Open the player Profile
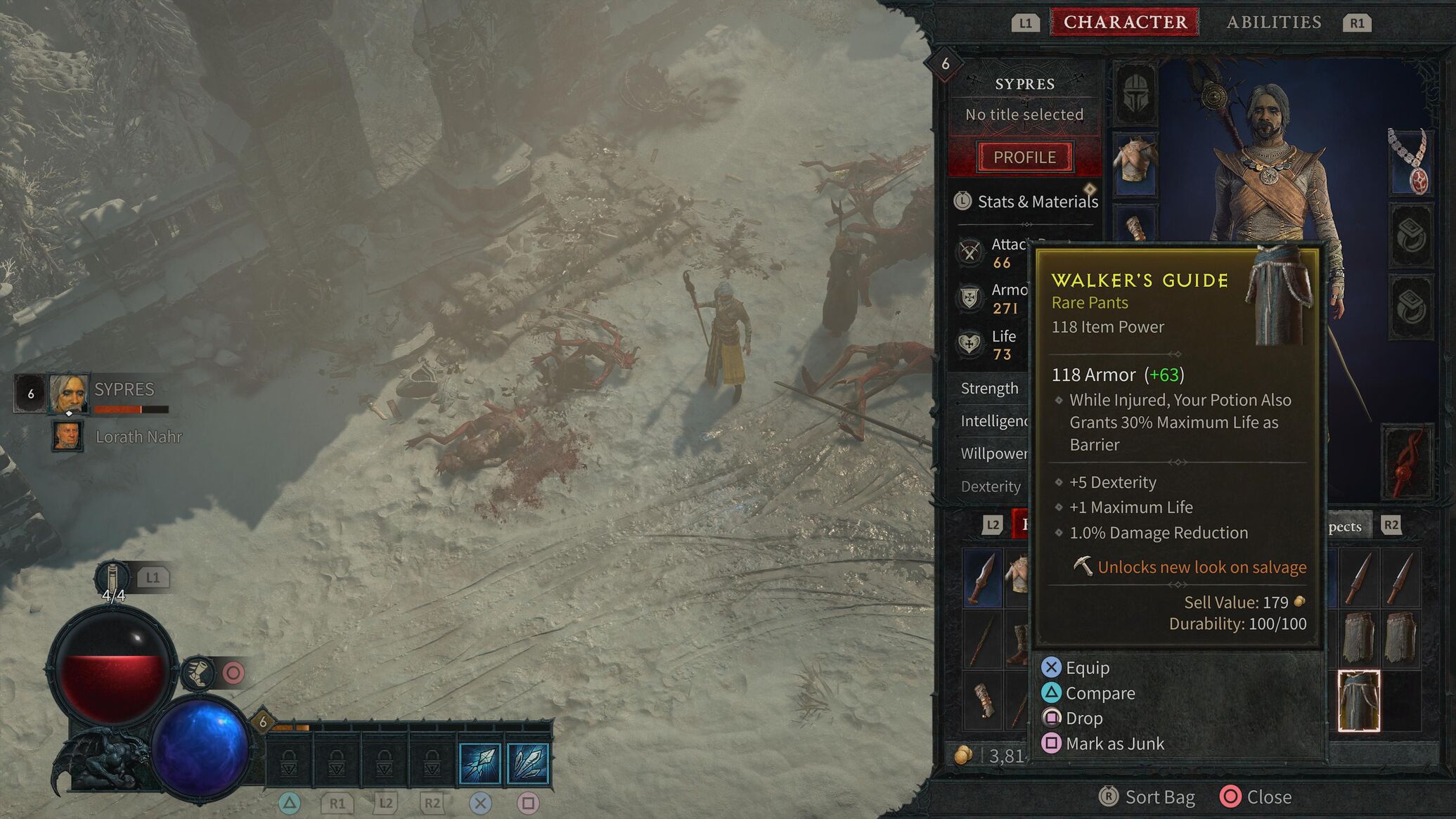 click(1024, 157)
